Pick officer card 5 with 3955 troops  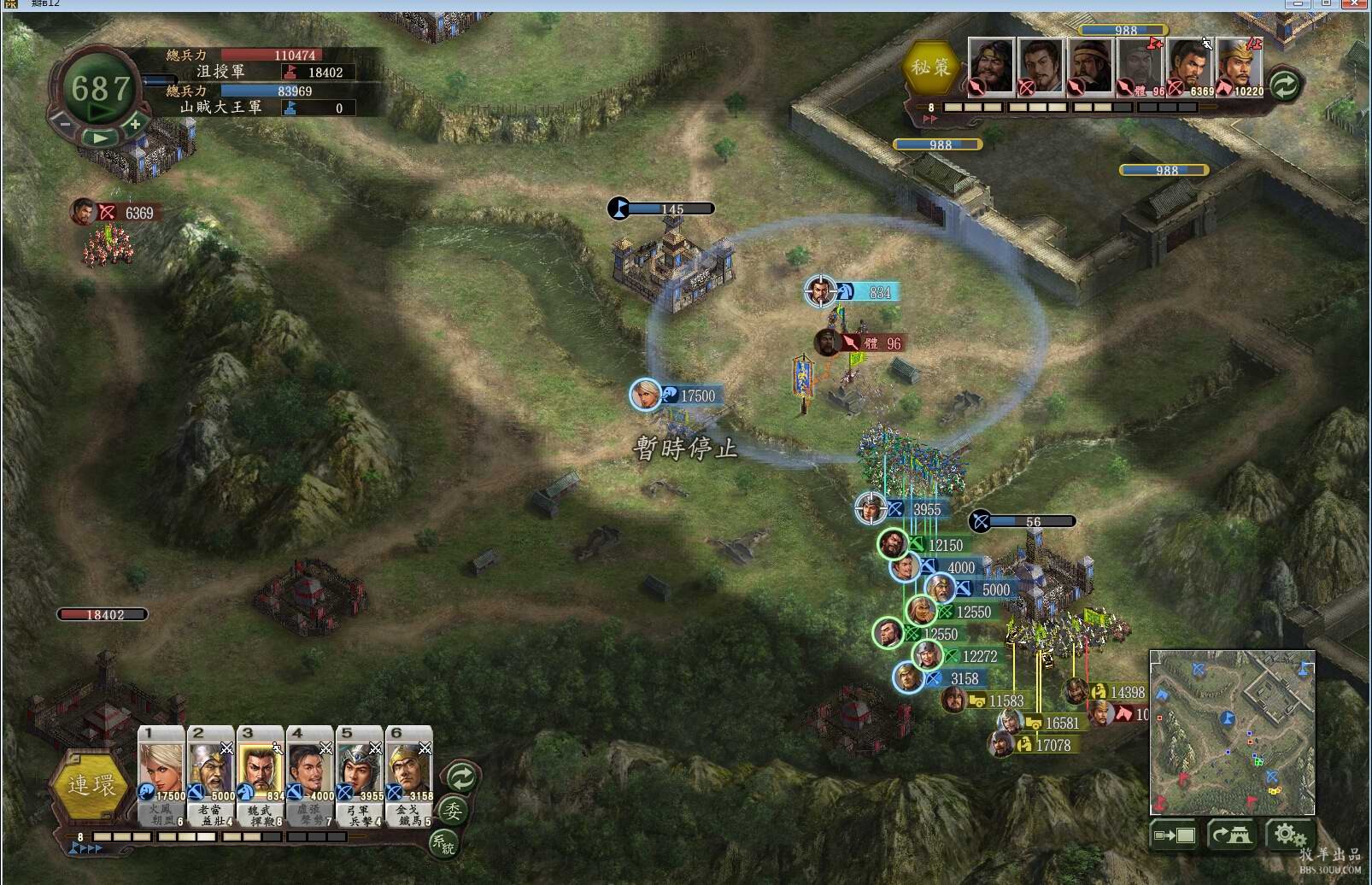360,773
